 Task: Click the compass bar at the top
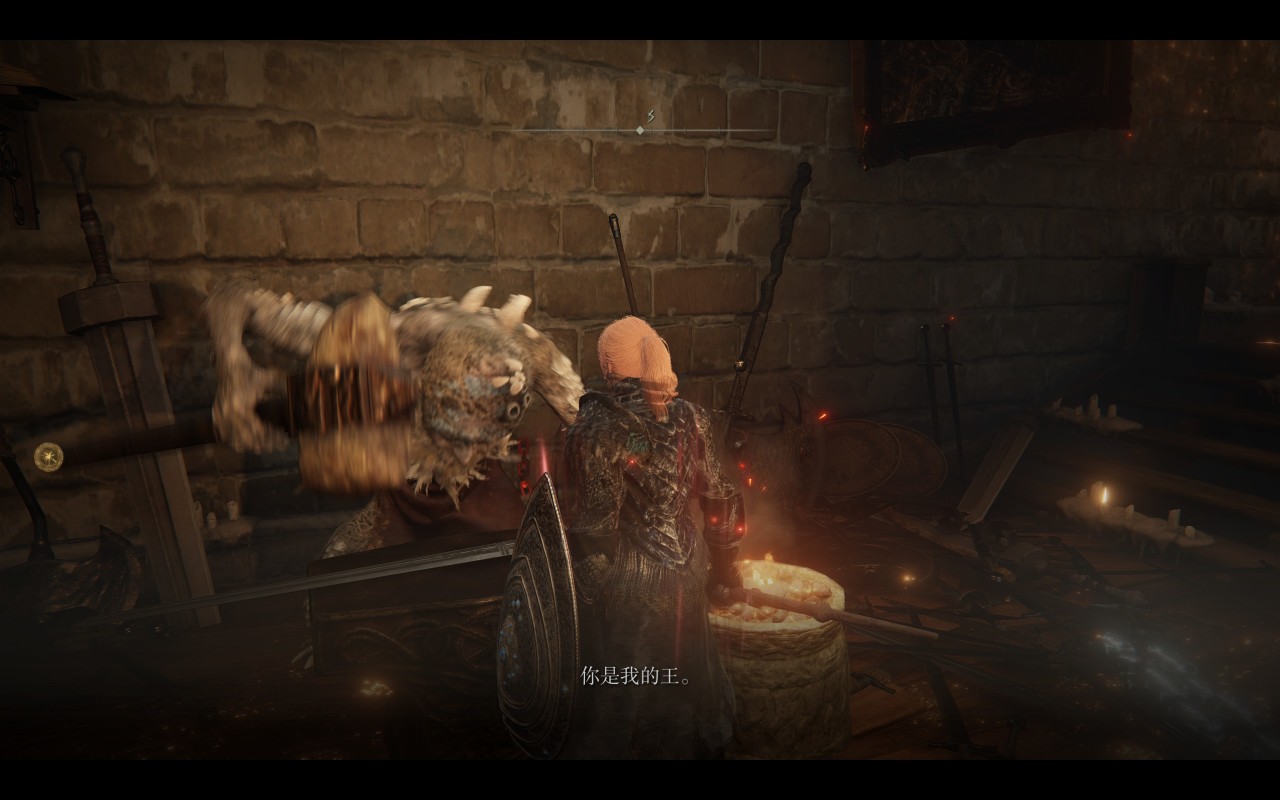point(640,129)
